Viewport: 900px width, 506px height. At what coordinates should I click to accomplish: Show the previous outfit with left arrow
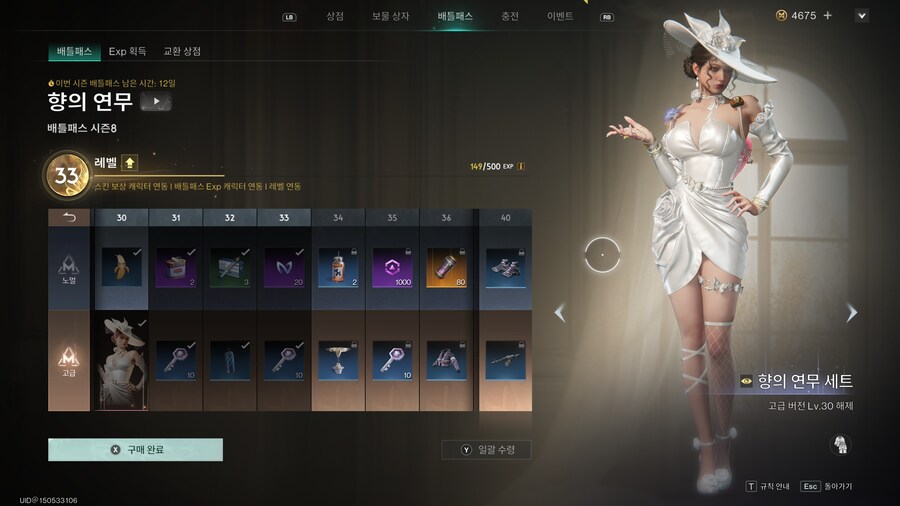pyautogui.click(x=559, y=313)
